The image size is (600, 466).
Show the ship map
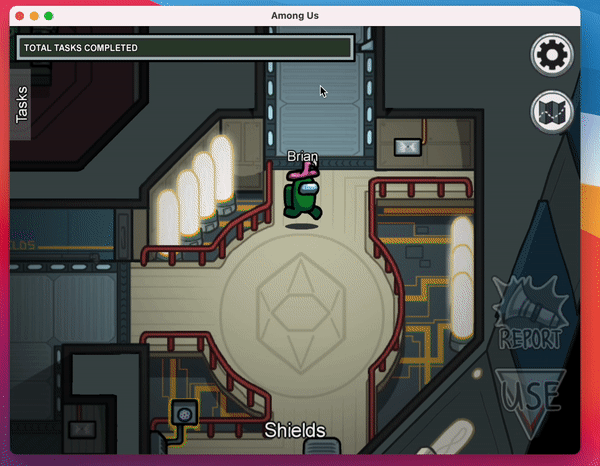tap(549, 110)
